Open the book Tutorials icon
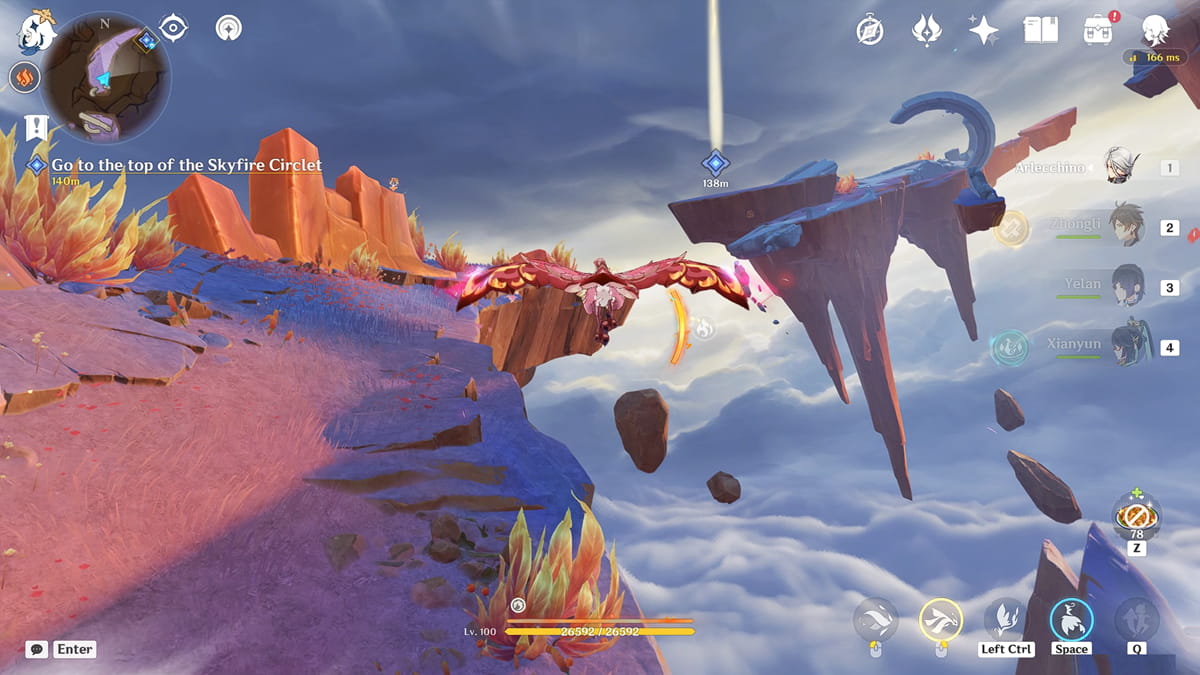This screenshot has height=675, width=1200. 1040,30
